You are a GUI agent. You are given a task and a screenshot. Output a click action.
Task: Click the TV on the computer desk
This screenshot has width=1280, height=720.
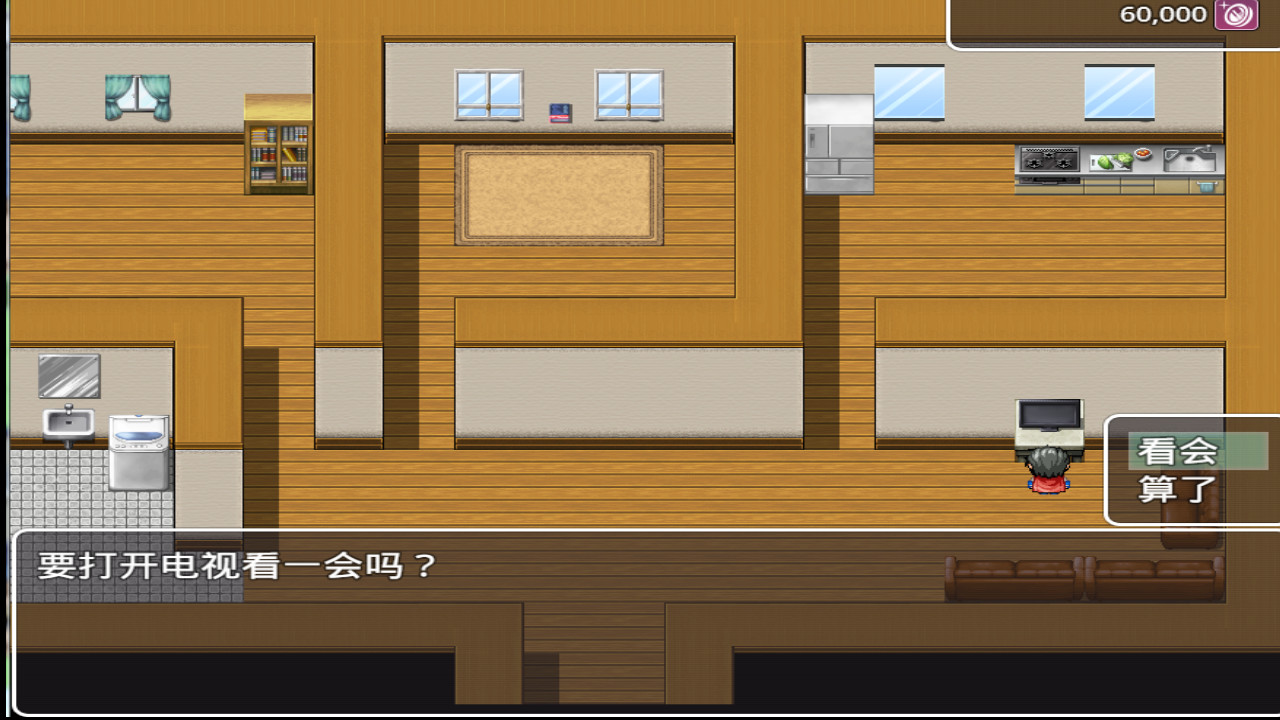point(1049,415)
